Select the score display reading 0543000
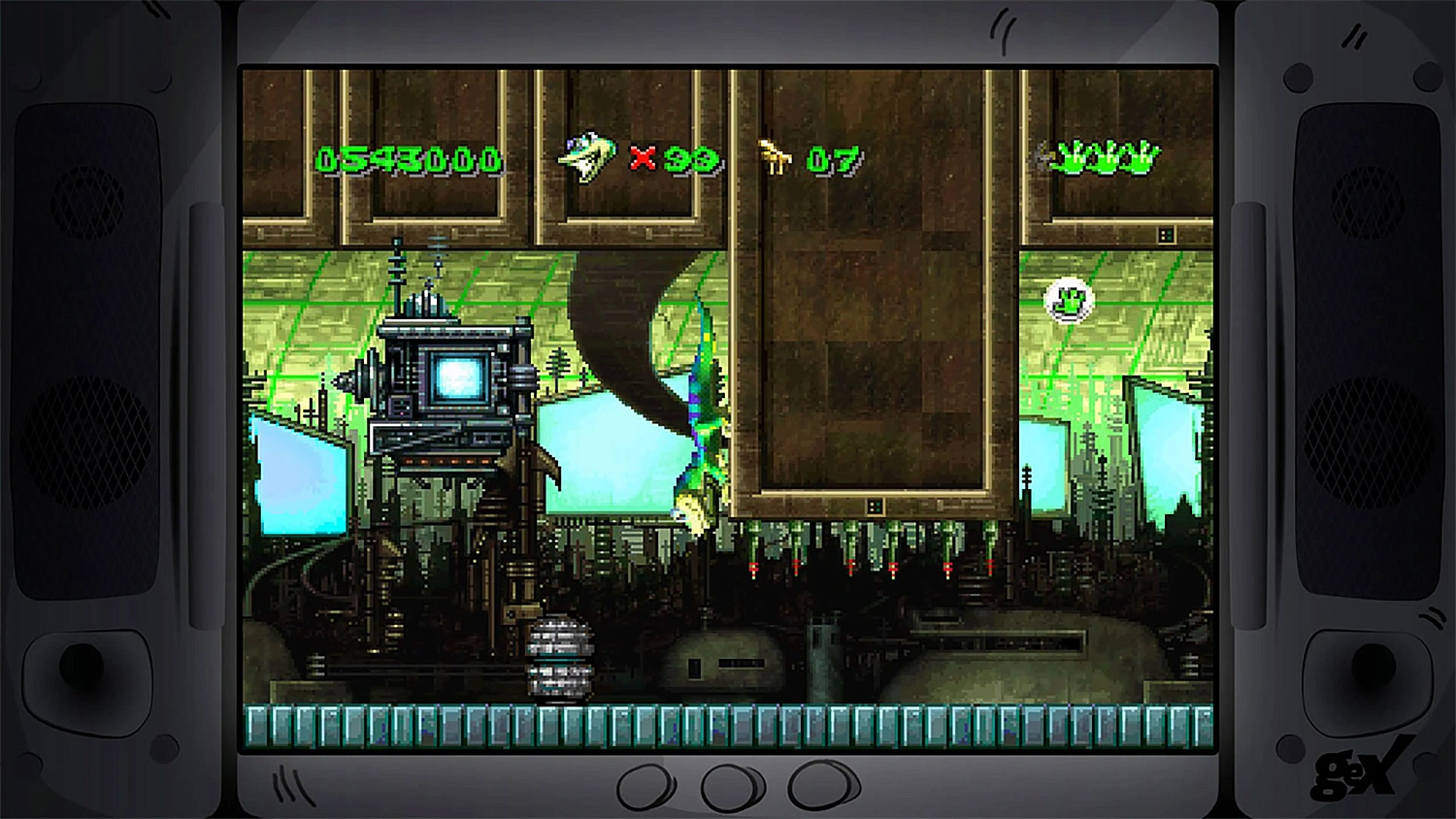 pyautogui.click(x=413, y=159)
